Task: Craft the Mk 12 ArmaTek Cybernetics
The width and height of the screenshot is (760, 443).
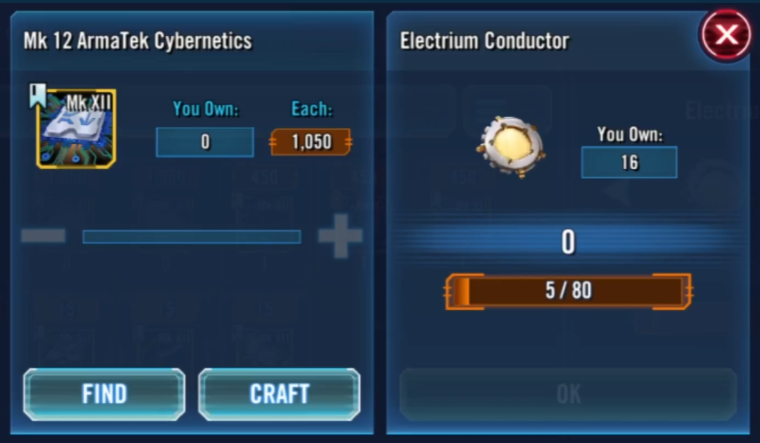Action: tap(279, 393)
